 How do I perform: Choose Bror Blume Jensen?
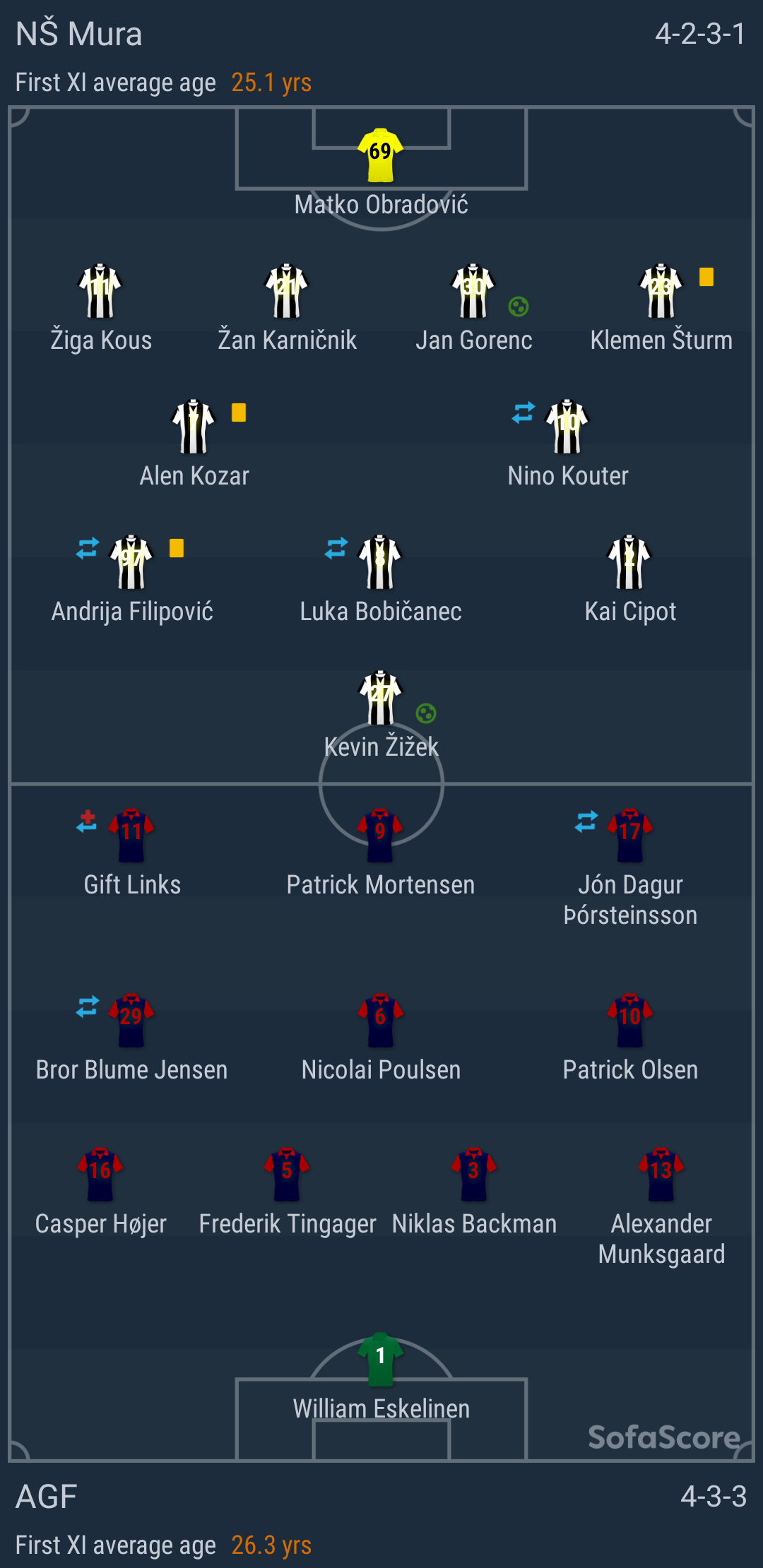pyautogui.click(x=131, y=1021)
